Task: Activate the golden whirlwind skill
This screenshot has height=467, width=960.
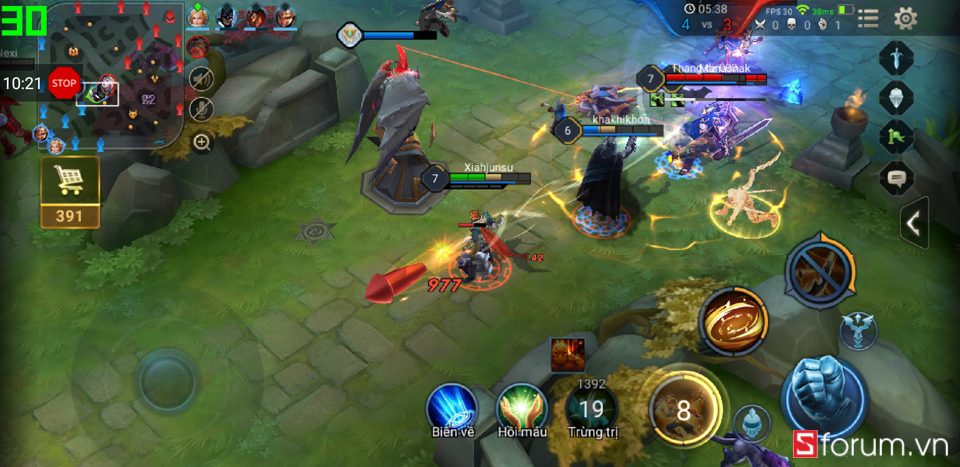Action: pos(733,321)
